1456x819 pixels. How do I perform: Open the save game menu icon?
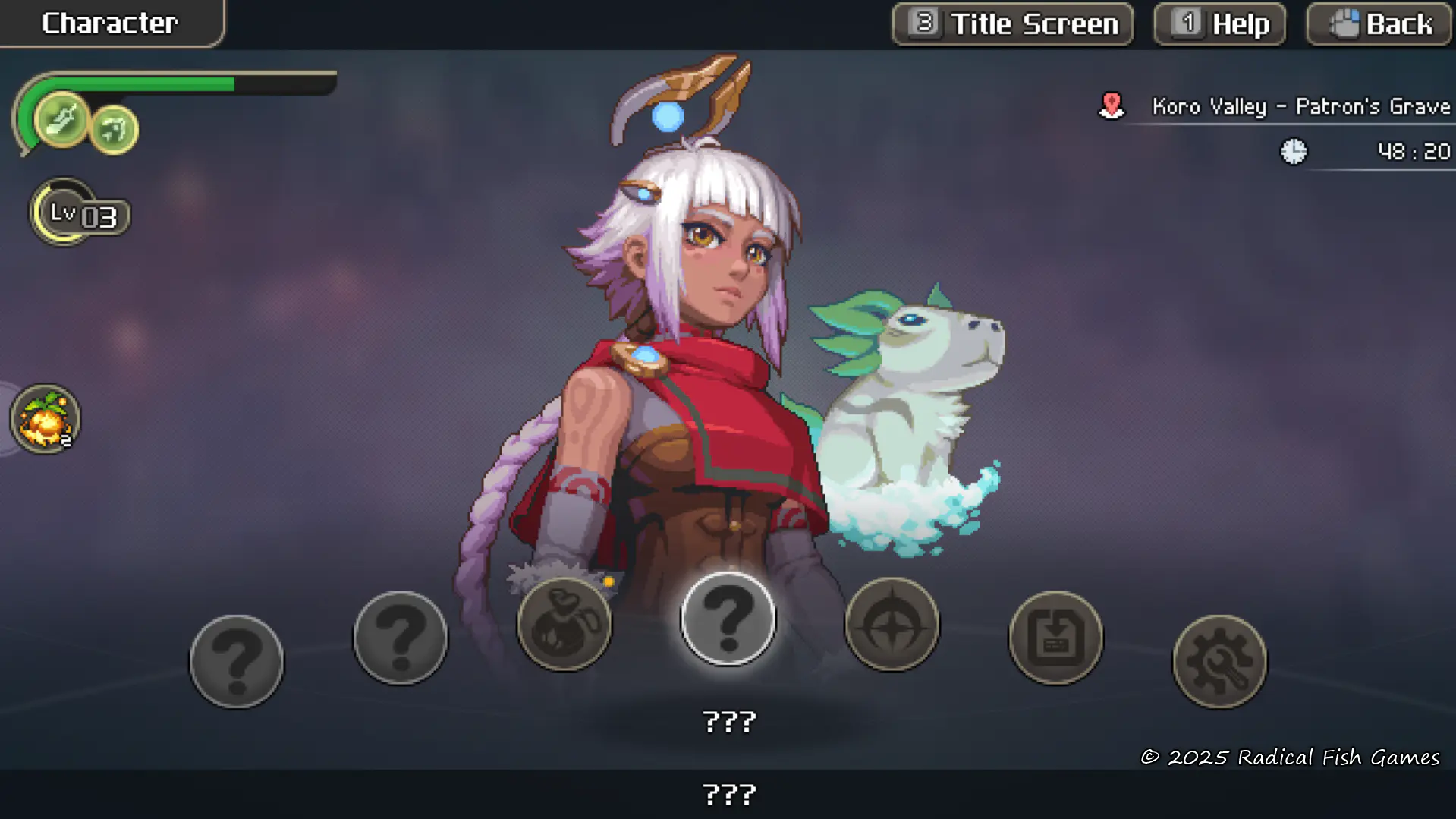[1055, 637]
